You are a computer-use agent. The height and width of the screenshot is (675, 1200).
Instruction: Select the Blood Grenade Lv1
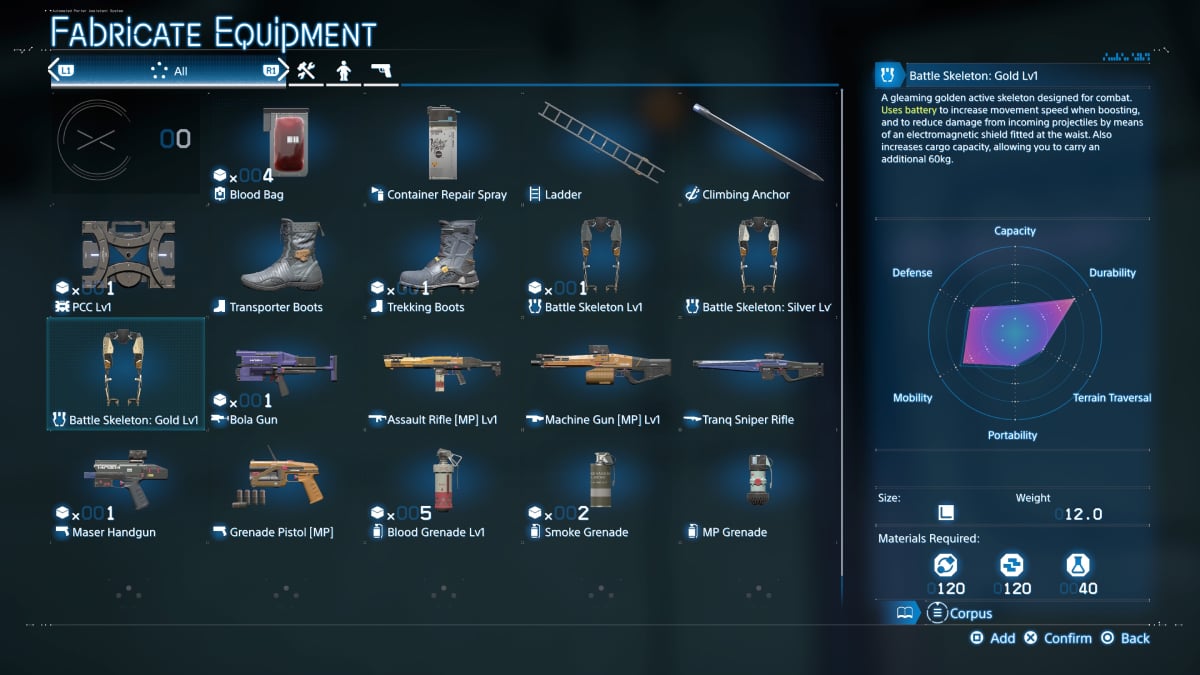click(x=441, y=486)
